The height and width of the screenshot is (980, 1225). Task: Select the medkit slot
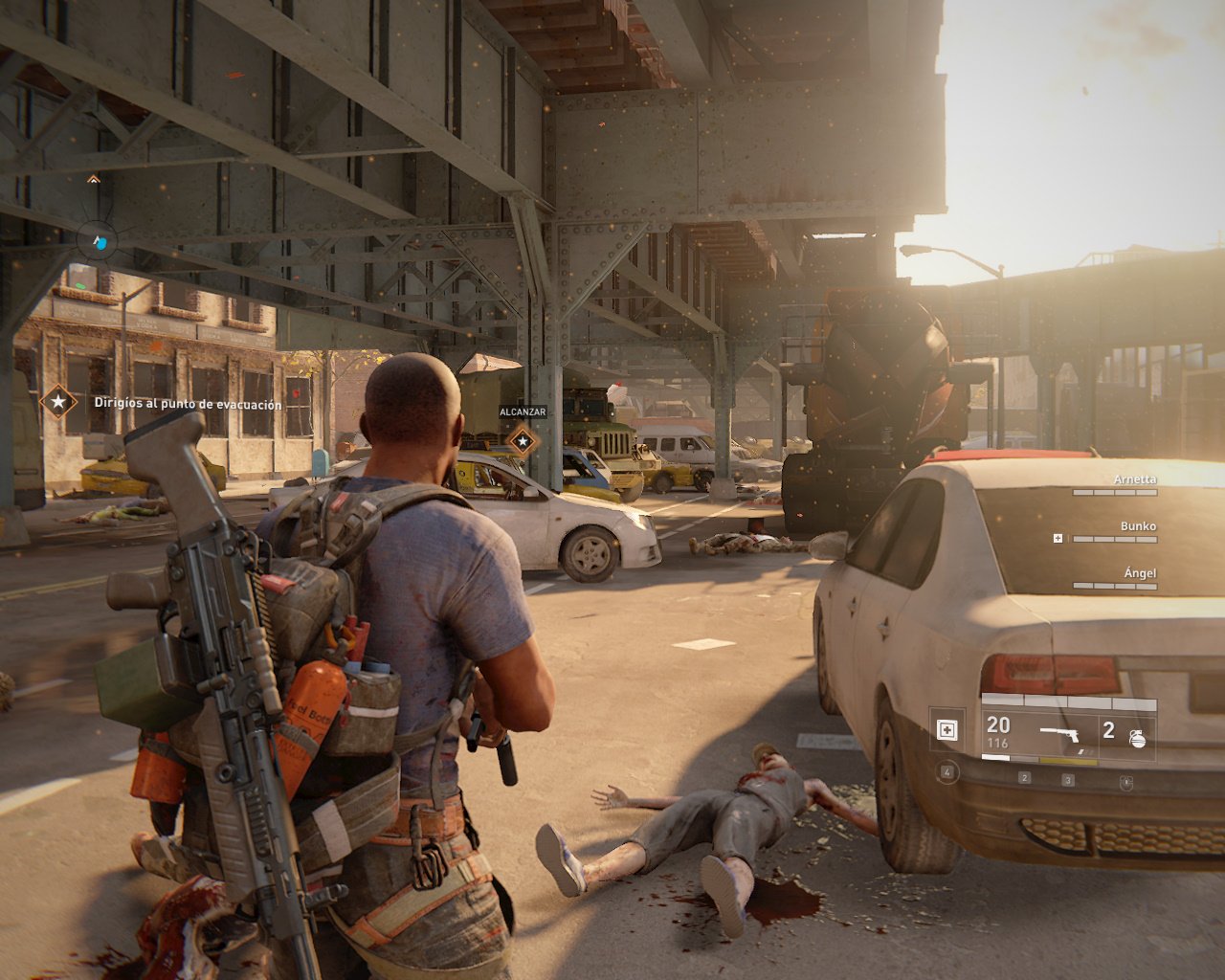947,731
